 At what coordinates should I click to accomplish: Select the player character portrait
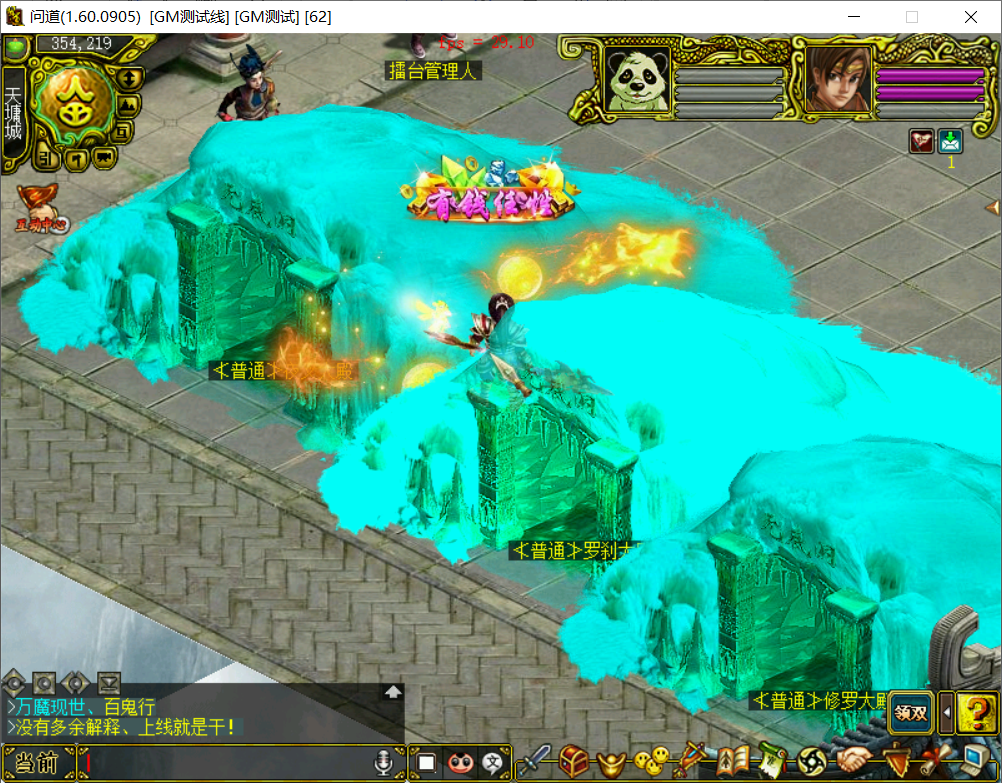(833, 78)
